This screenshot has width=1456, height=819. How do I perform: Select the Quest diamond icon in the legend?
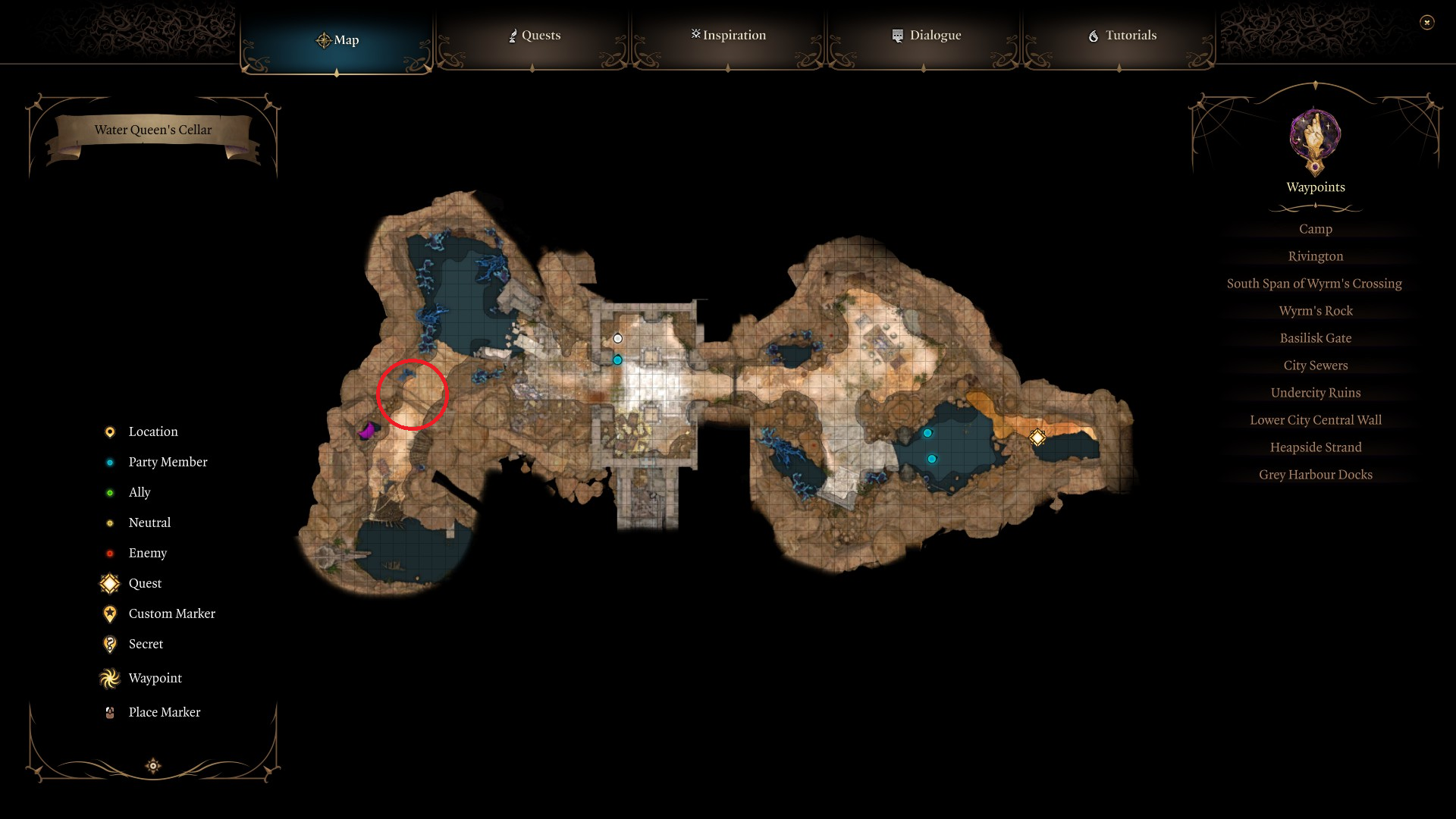[109, 583]
